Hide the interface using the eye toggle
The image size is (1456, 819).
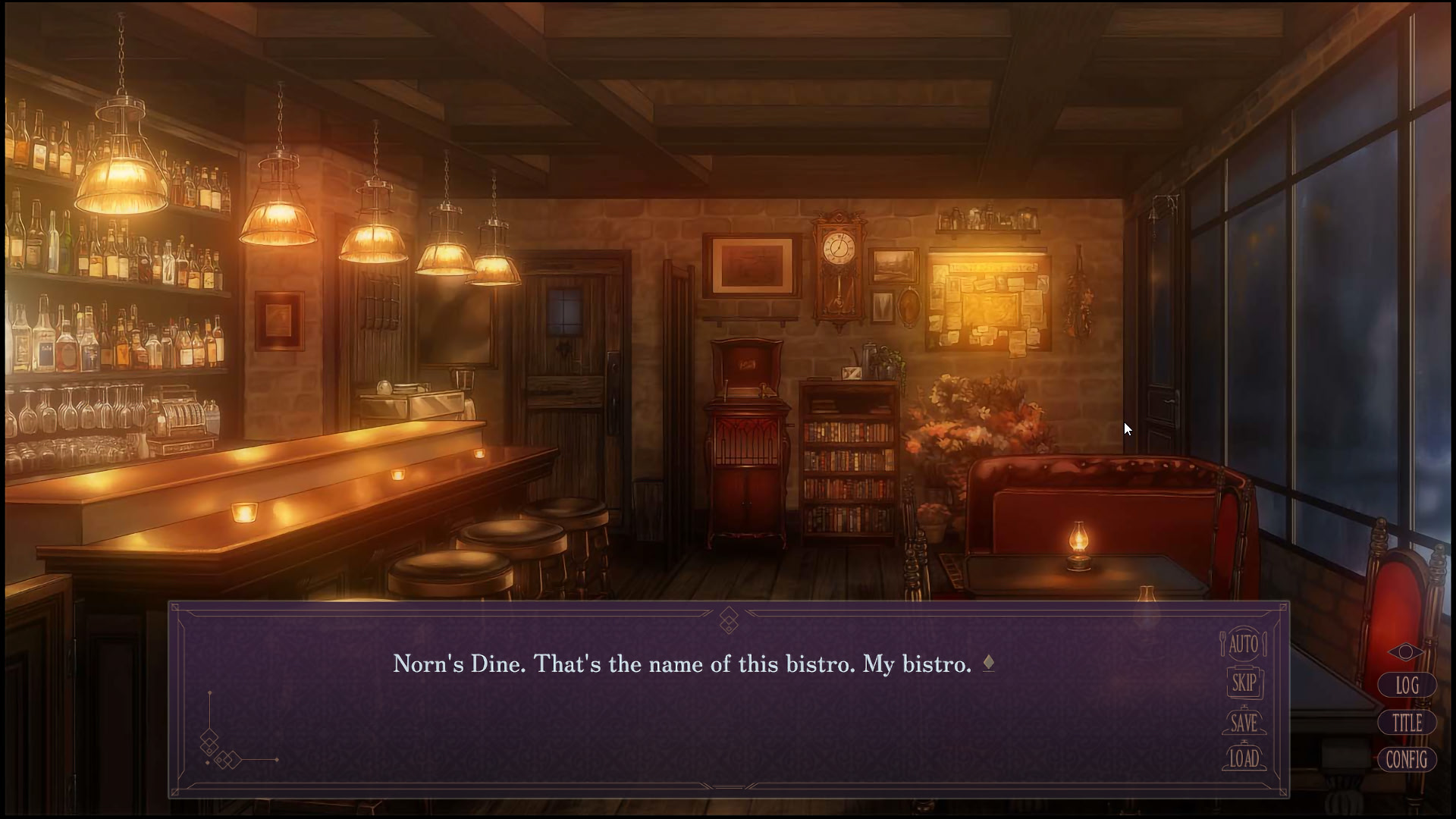point(1406,652)
